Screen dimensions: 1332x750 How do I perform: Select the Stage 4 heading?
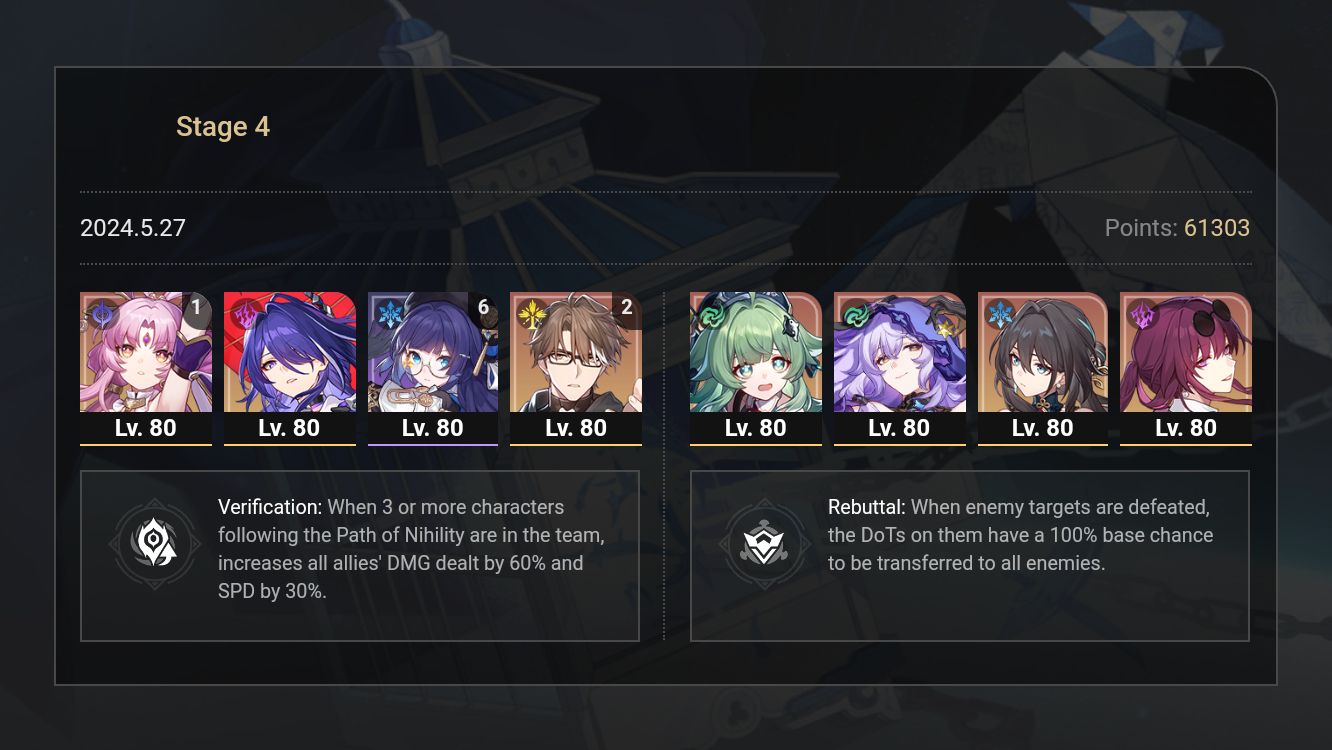click(x=222, y=126)
